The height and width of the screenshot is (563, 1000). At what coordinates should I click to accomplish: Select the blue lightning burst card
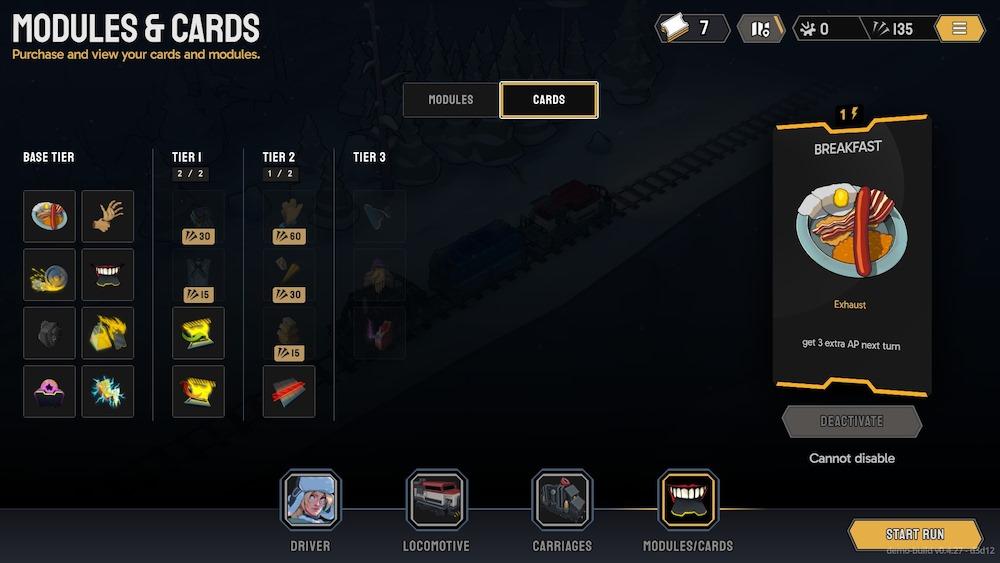pyautogui.click(x=108, y=391)
